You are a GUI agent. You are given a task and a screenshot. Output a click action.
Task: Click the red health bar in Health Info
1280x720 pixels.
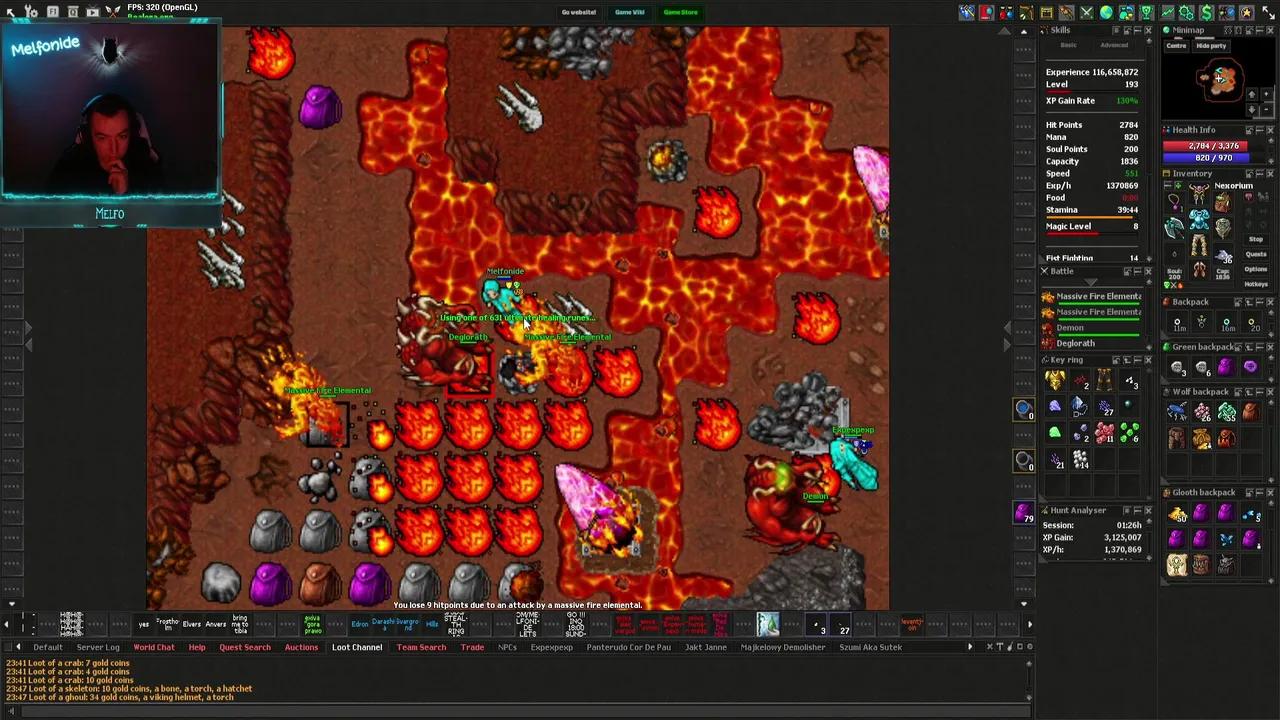coord(1205,146)
